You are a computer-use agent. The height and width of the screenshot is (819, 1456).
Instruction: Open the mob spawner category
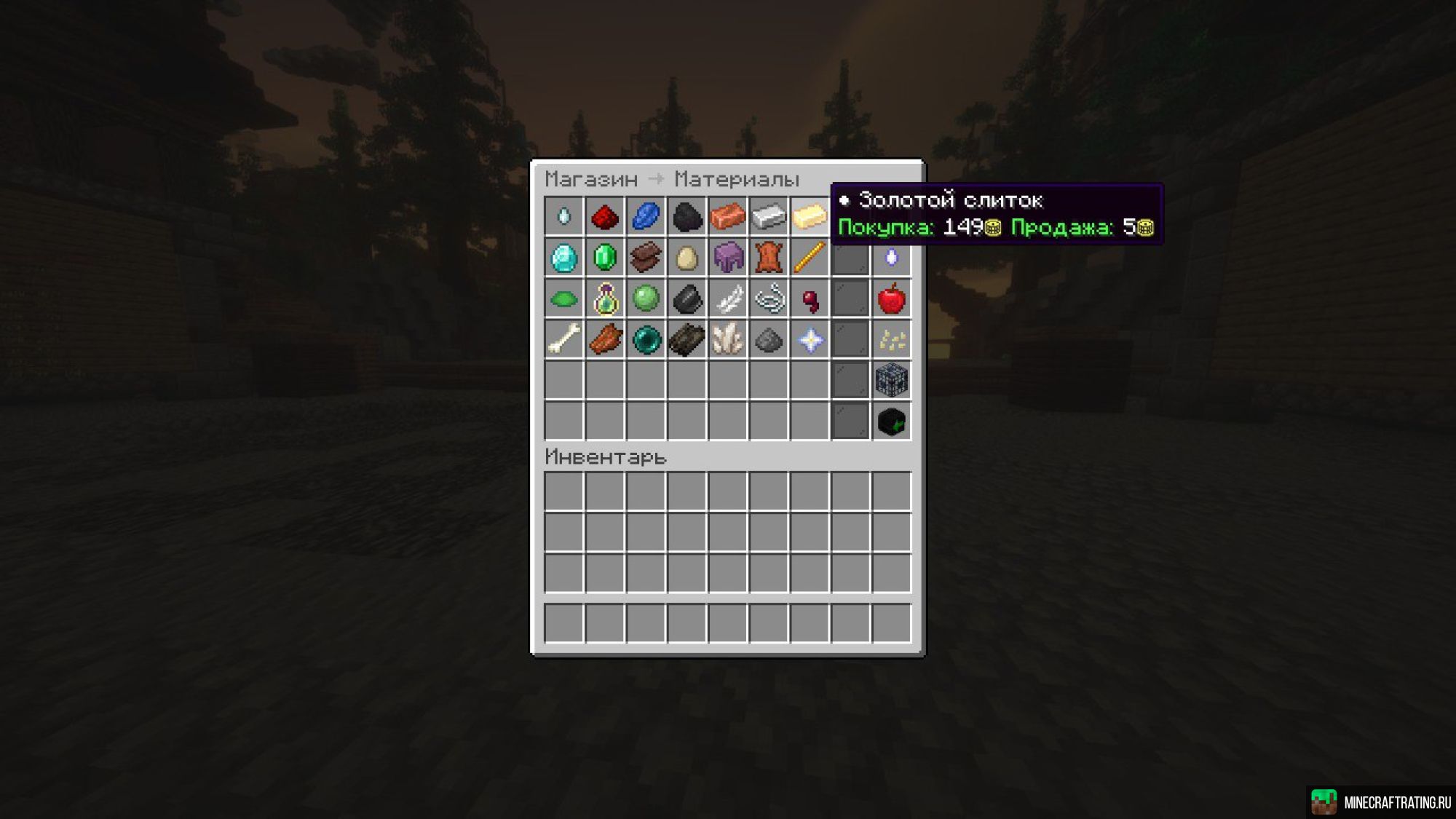(891, 380)
